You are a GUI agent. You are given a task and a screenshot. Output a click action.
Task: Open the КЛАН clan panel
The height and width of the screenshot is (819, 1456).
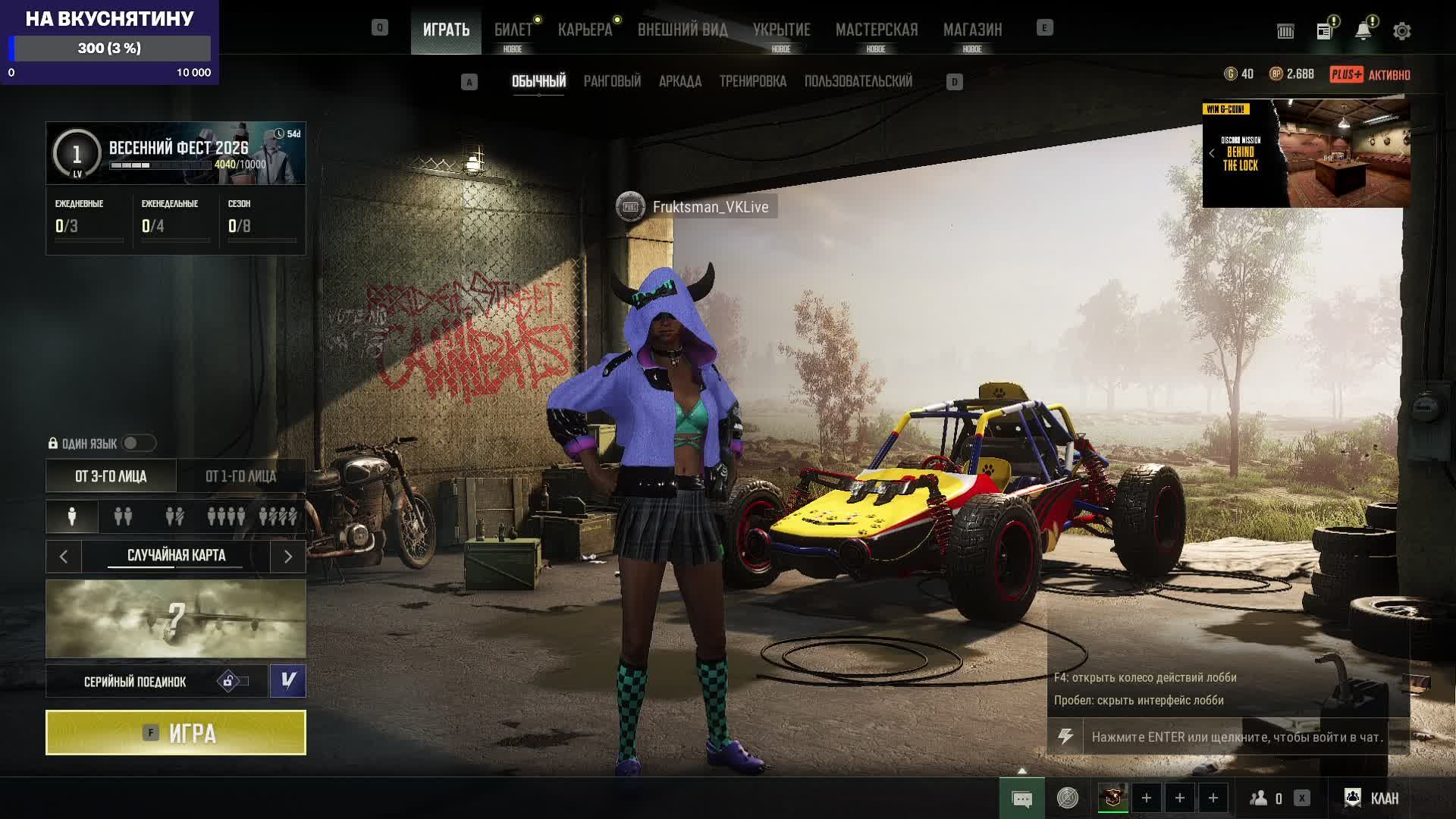coord(1372,798)
